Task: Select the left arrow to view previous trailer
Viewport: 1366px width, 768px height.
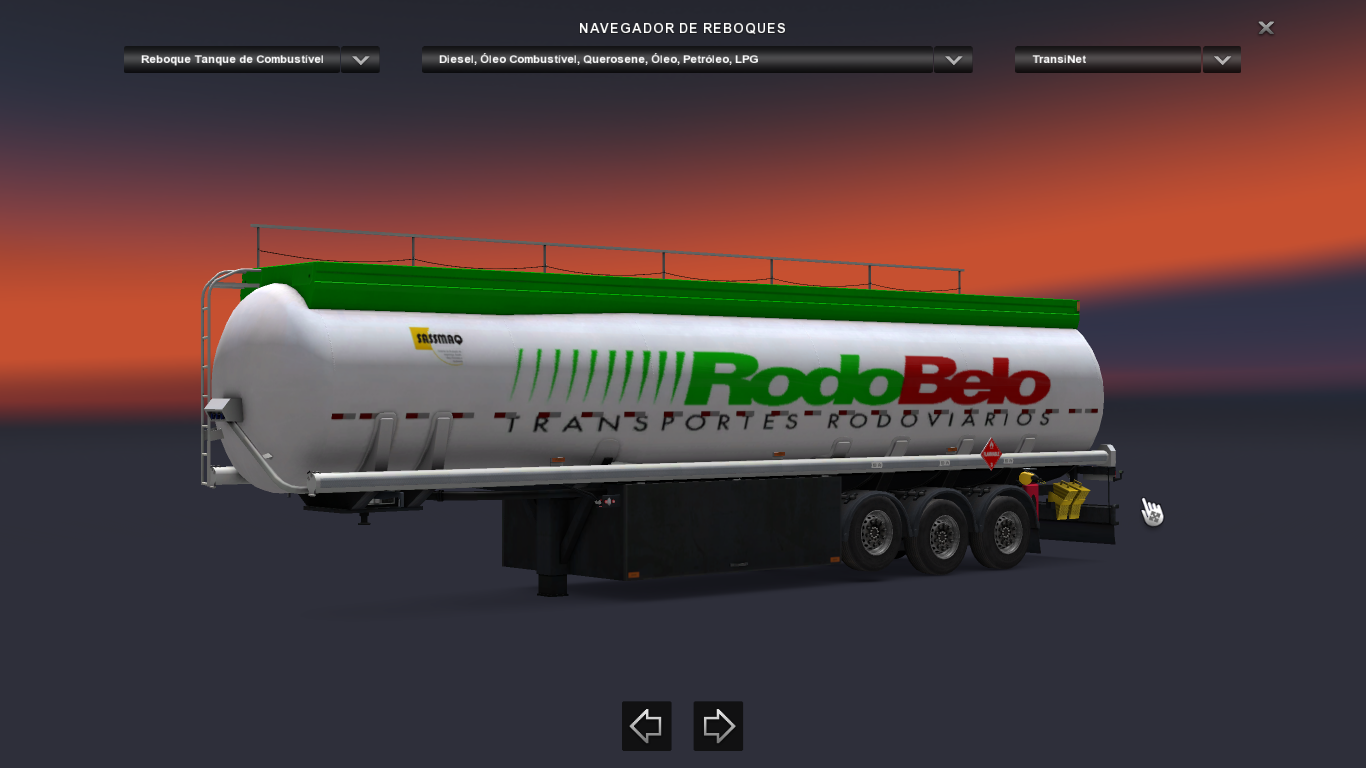Action: click(646, 726)
